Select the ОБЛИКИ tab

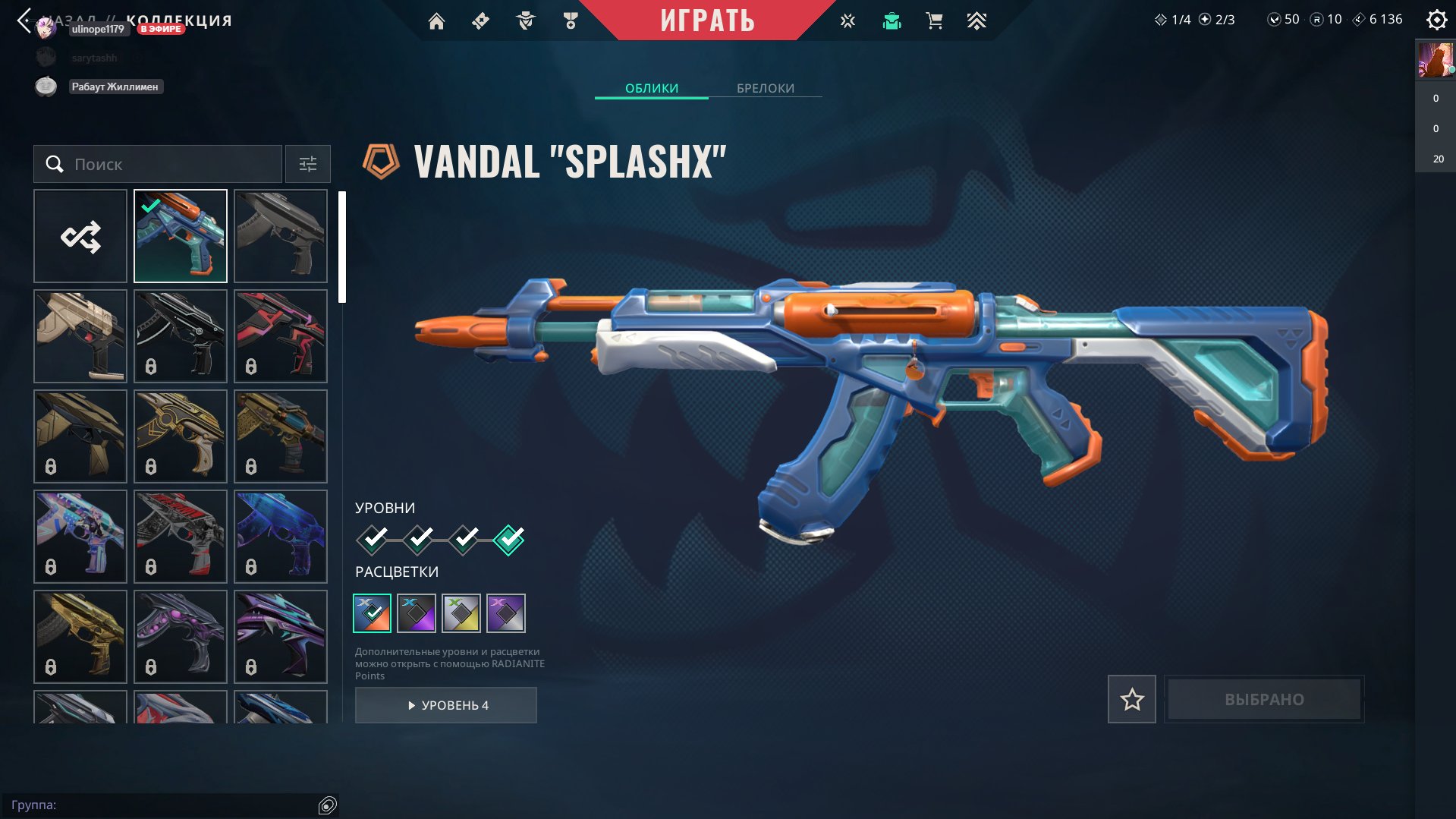point(651,88)
